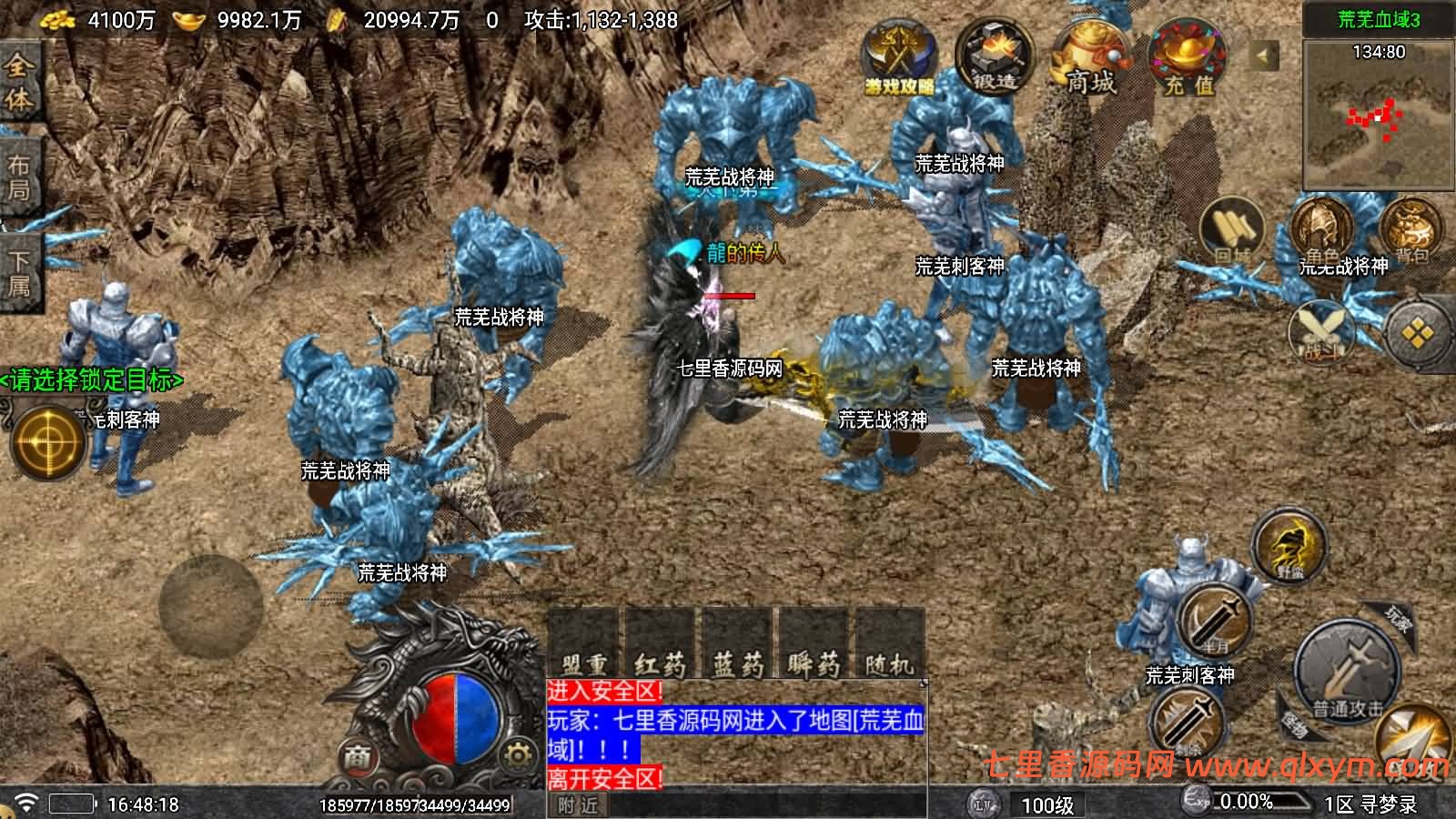Screen dimensions: 1456x819
Task: Use the 回城 return-to-town scroll
Action: [x=1232, y=229]
